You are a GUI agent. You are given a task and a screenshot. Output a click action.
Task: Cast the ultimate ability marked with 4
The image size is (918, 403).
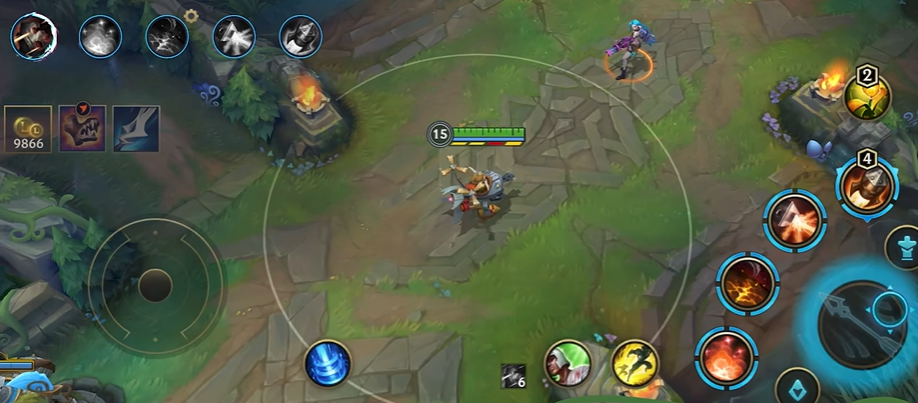point(865,186)
